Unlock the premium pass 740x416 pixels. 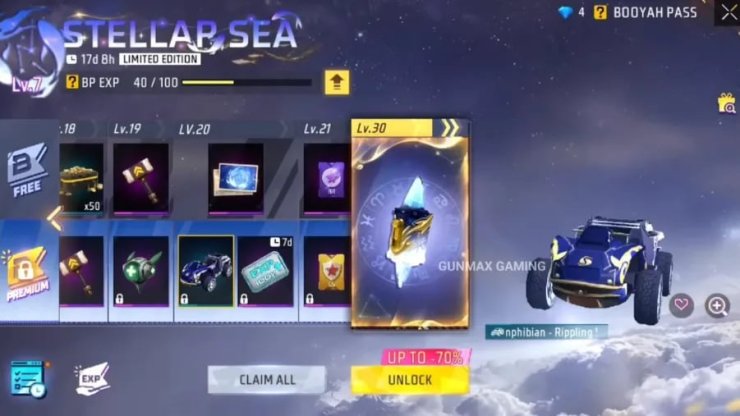tap(409, 380)
